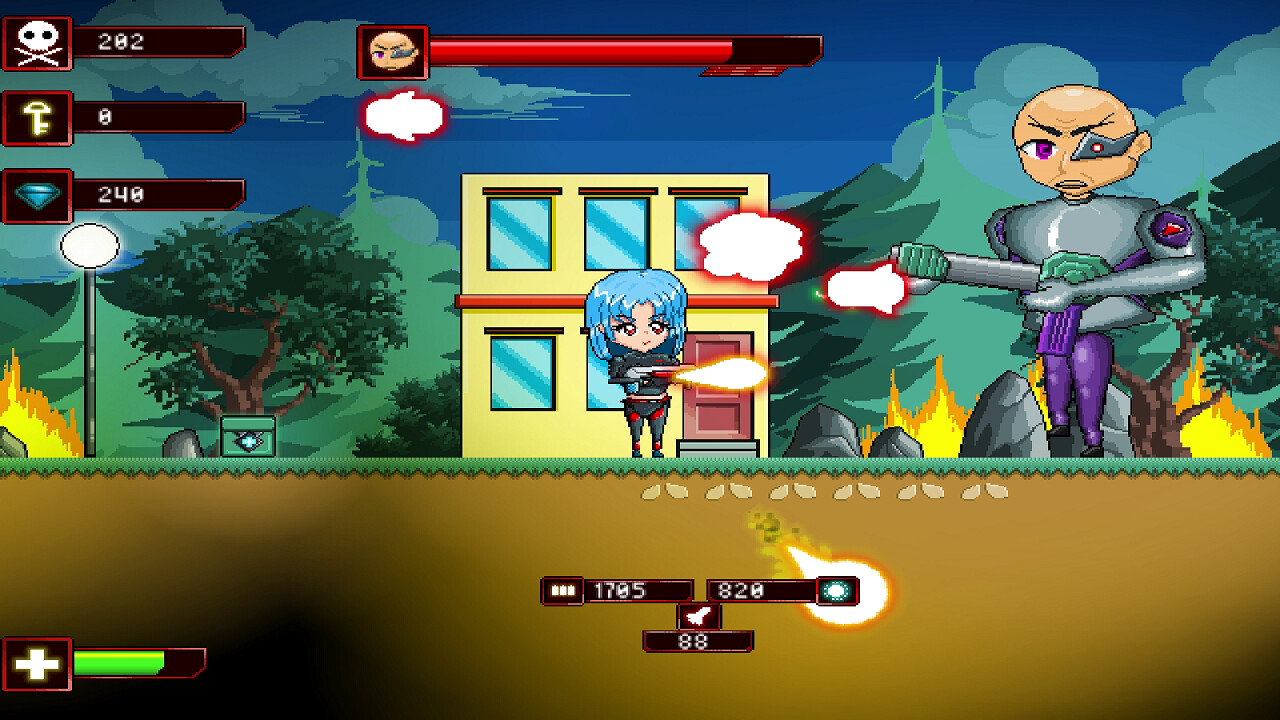Click the skull kill counter icon
The height and width of the screenshot is (720, 1280).
37,42
